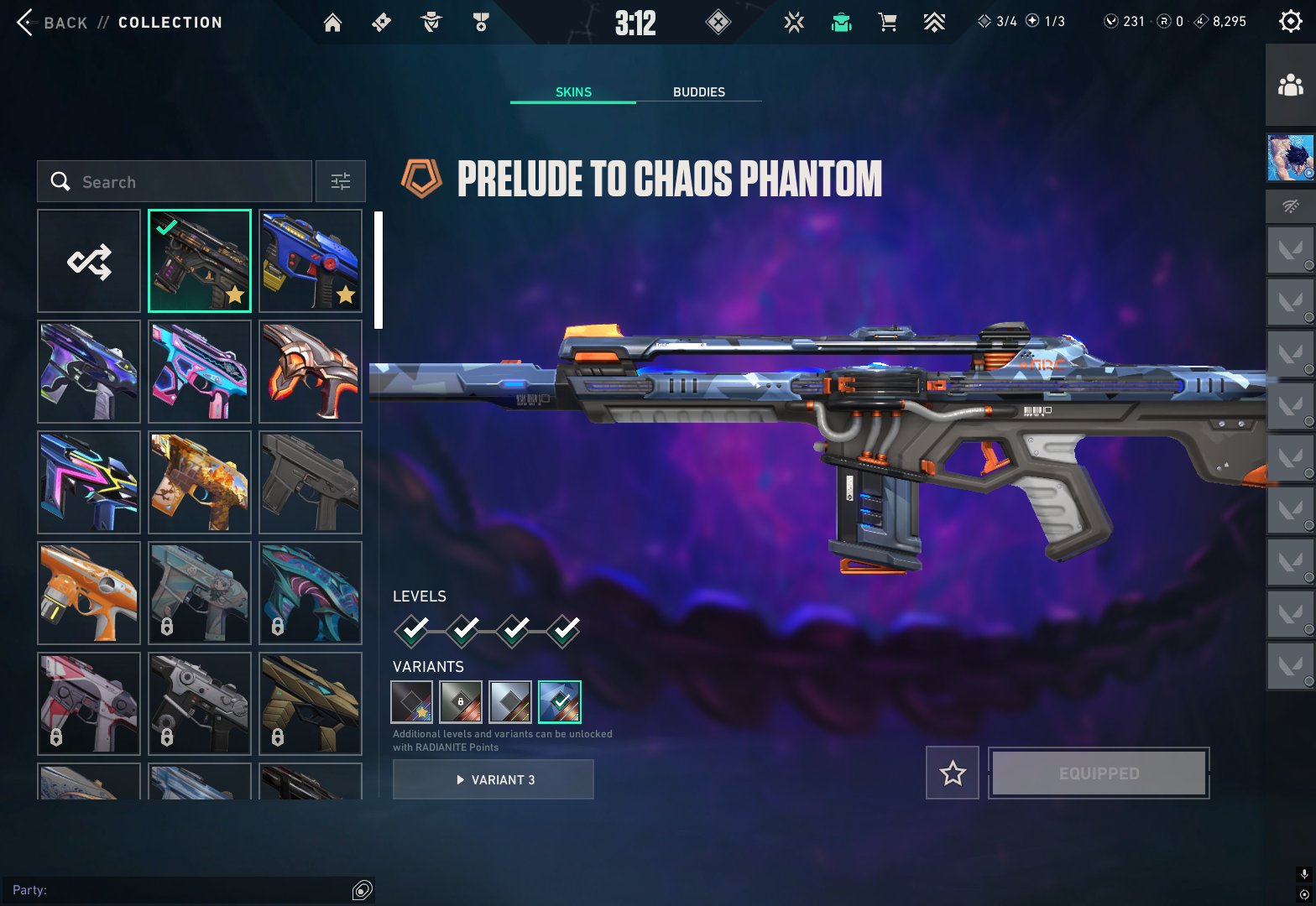Choose the locked gold Phantom skin tile
This screenshot has width=1316, height=906.
click(311, 704)
